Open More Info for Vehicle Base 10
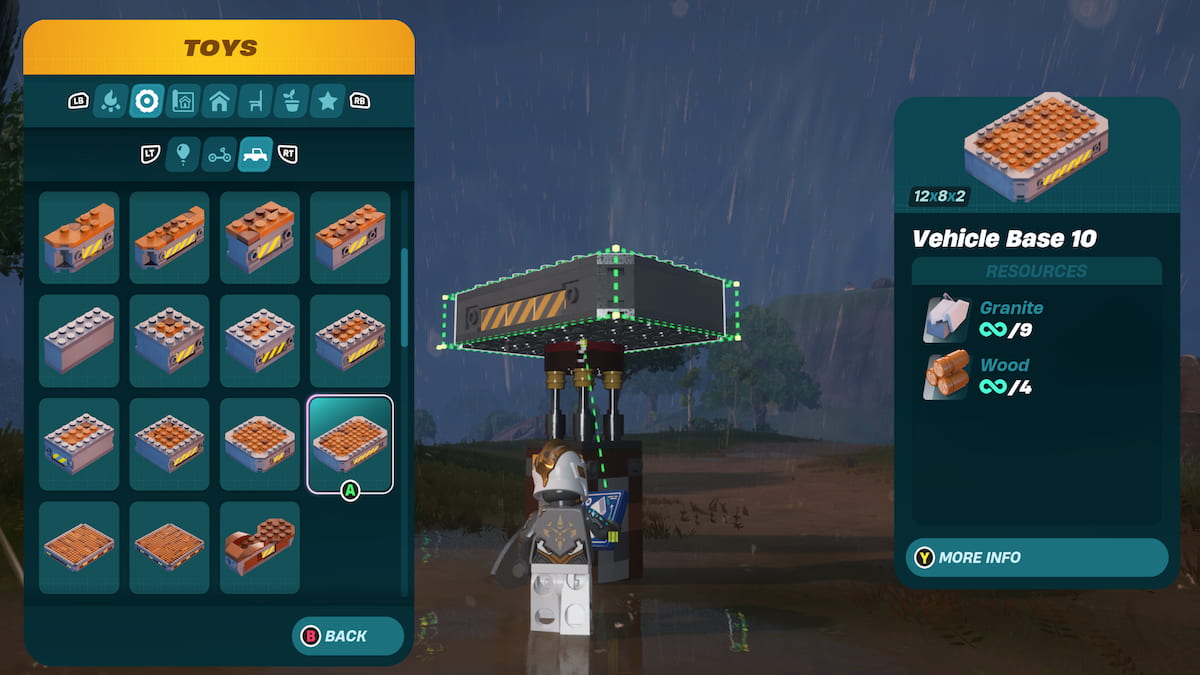 pos(1036,557)
